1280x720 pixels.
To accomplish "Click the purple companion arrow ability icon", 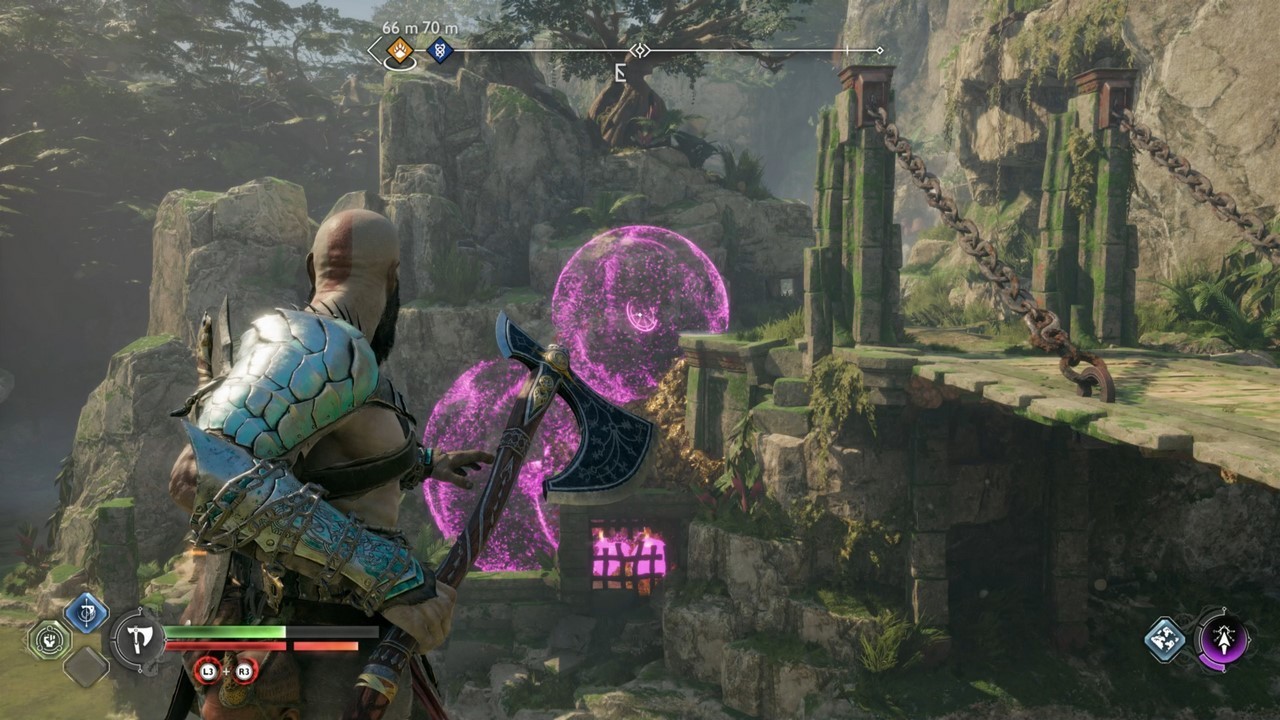I will 1222,638.
